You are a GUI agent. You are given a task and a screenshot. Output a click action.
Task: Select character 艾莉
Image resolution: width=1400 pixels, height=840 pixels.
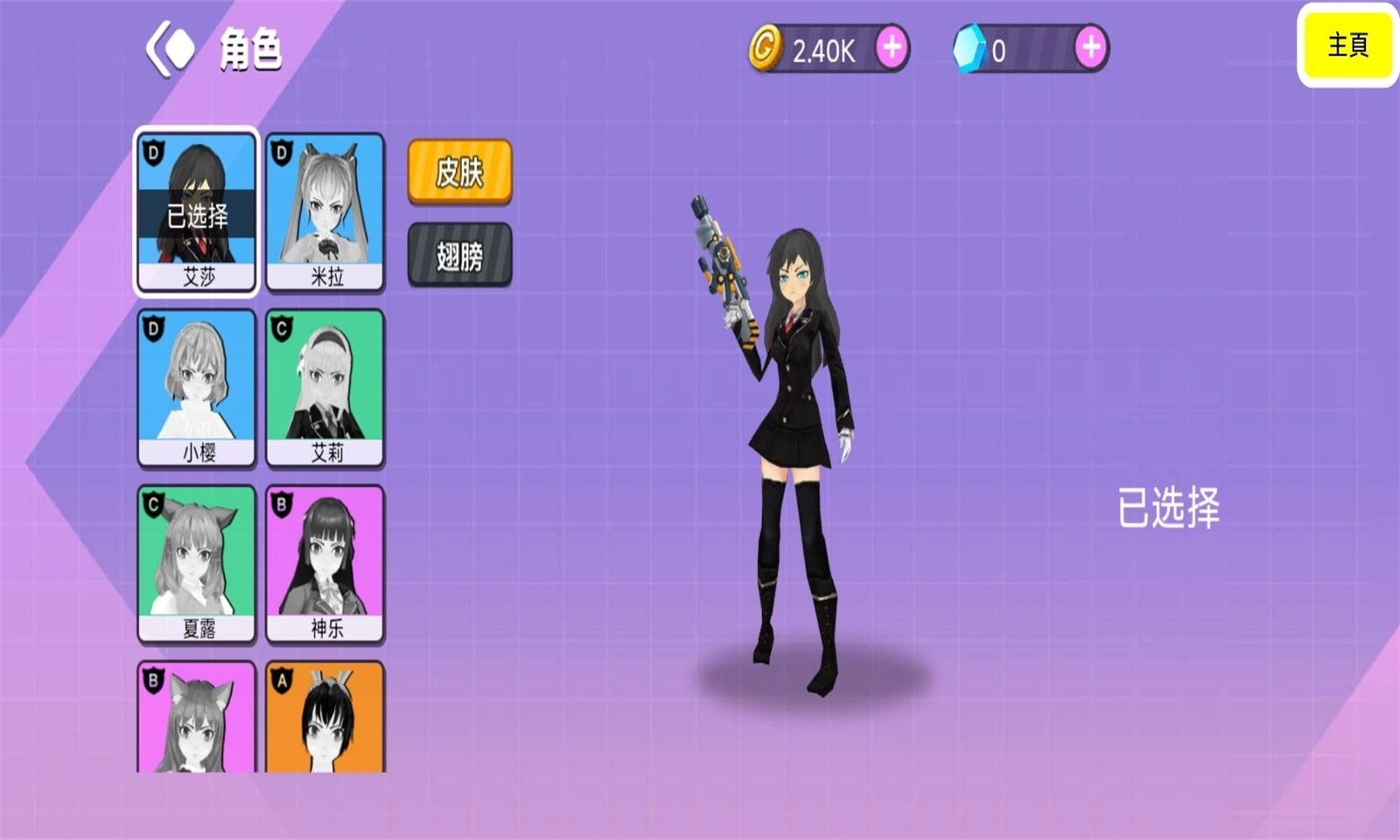(326, 388)
